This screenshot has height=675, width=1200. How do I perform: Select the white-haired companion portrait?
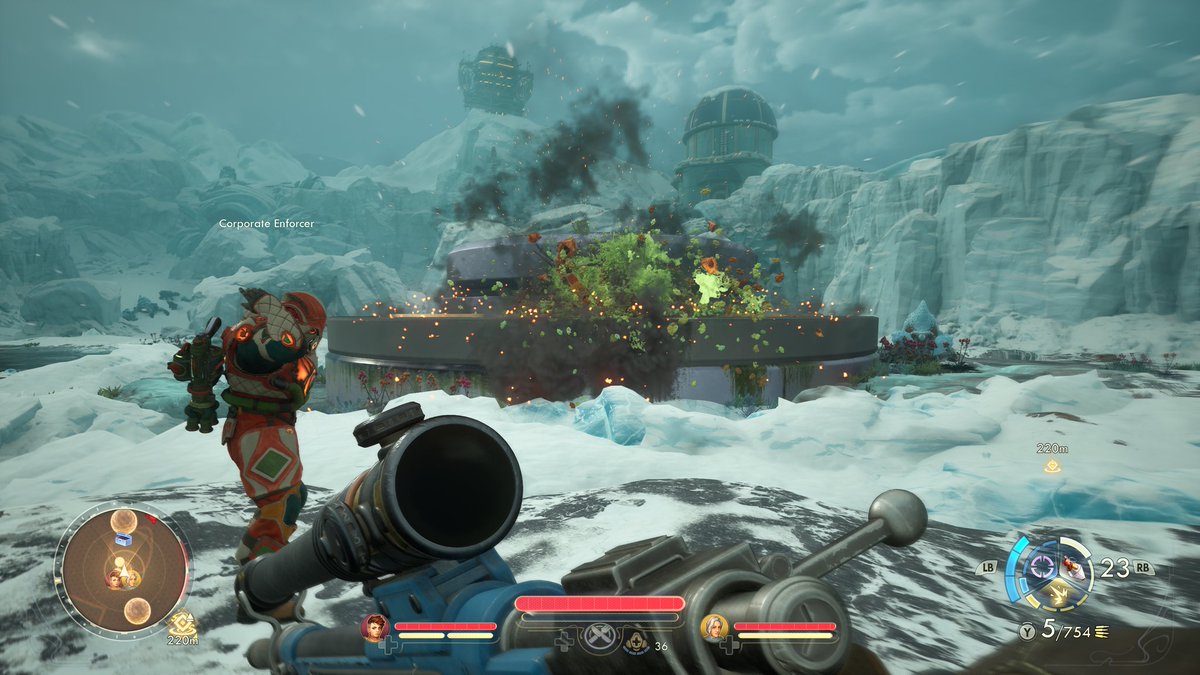click(714, 627)
